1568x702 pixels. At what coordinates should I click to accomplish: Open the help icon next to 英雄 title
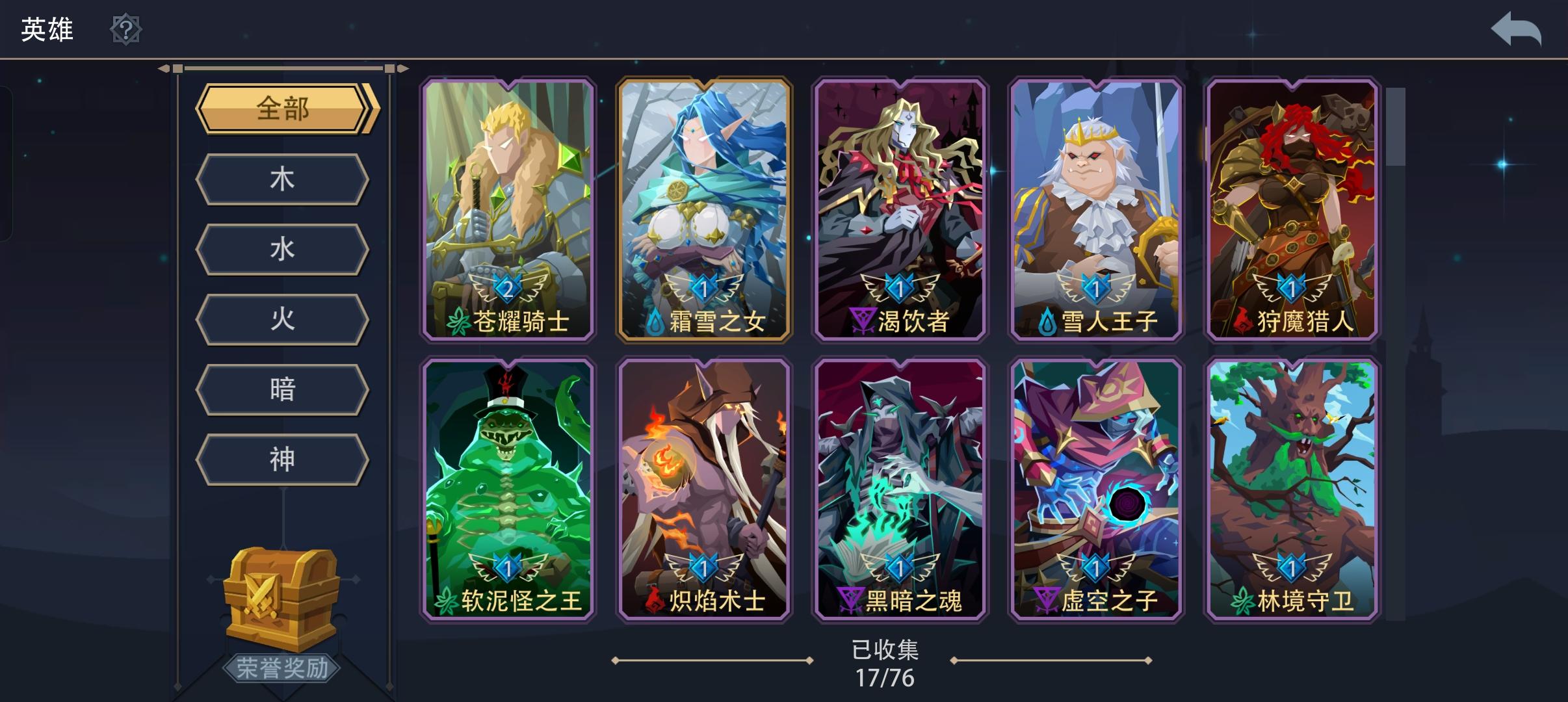click(x=127, y=30)
